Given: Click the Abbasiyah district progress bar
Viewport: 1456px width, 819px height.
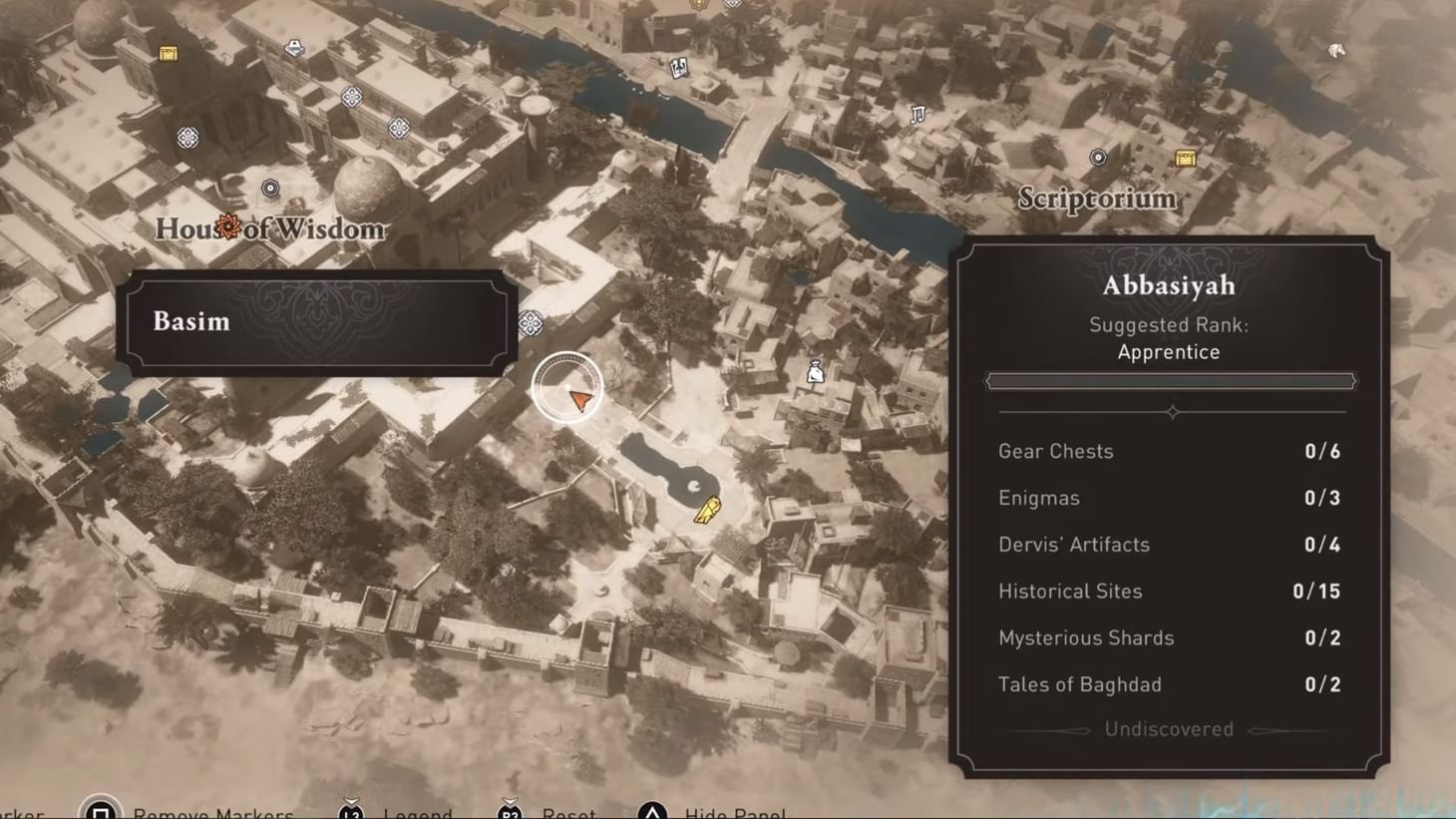Looking at the screenshot, I should (x=1169, y=380).
